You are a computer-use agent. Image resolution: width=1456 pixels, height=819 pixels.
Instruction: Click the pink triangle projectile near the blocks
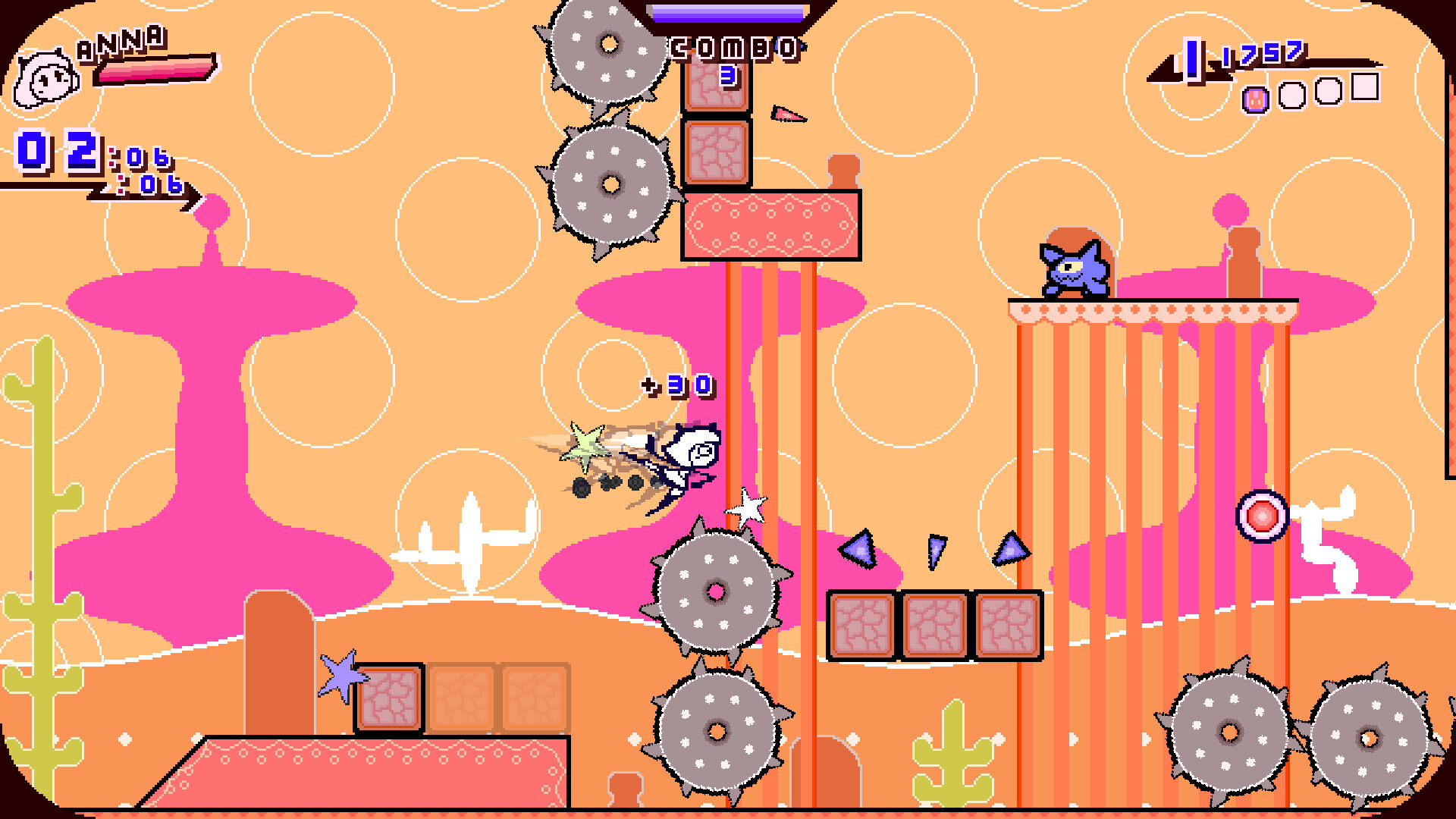787,114
